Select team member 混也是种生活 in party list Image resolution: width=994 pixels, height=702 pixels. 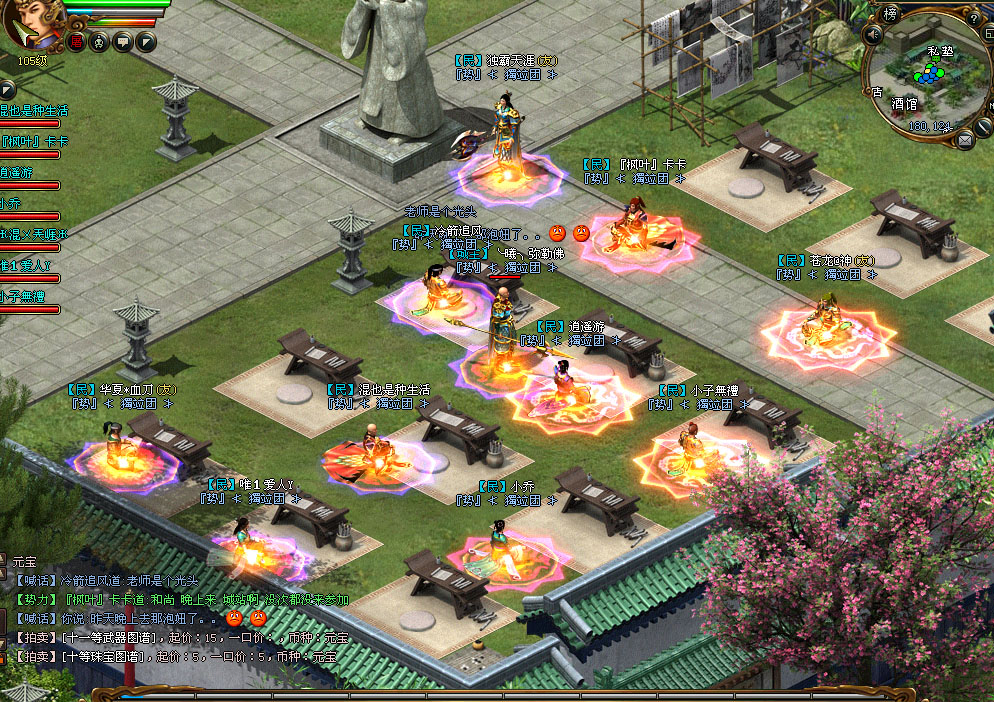click(x=34, y=110)
